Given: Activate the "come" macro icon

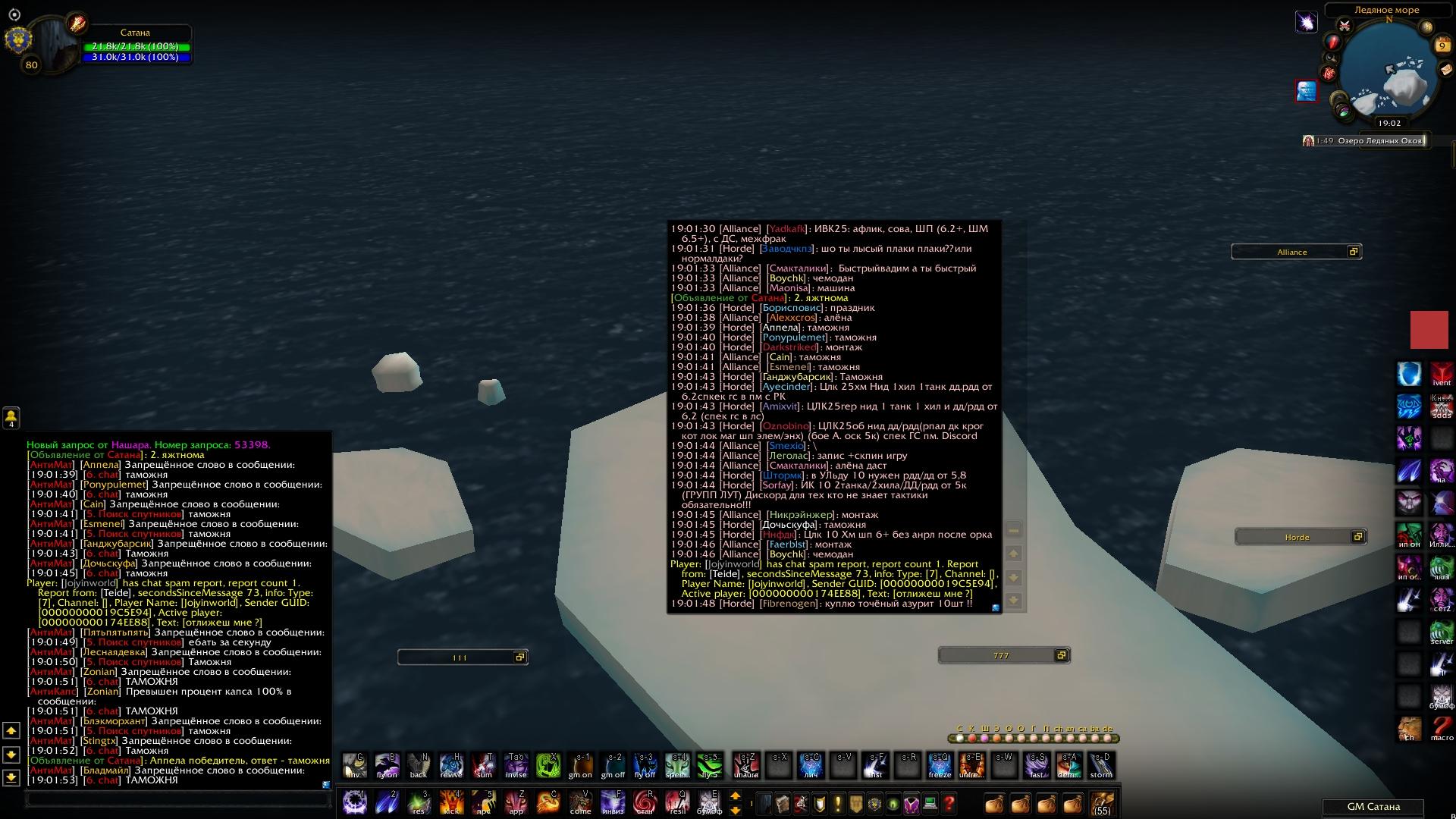Looking at the screenshot, I should click(581, 802).
